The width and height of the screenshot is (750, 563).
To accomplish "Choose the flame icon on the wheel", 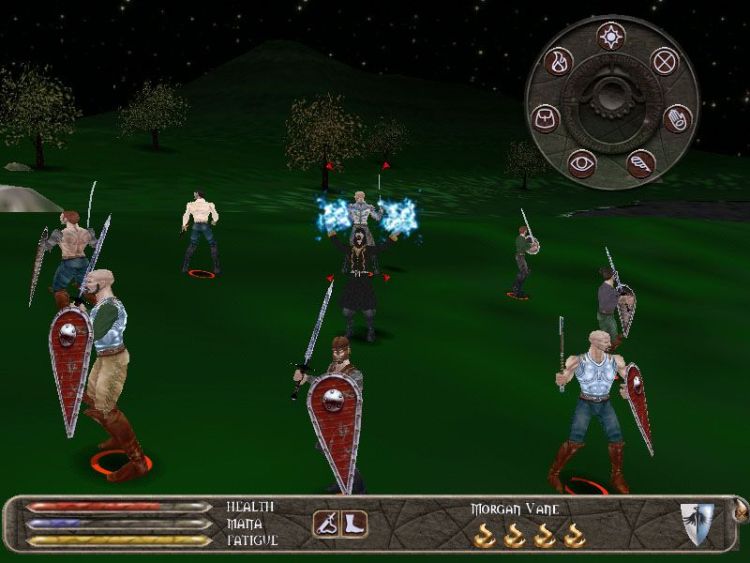I will 559,62.
